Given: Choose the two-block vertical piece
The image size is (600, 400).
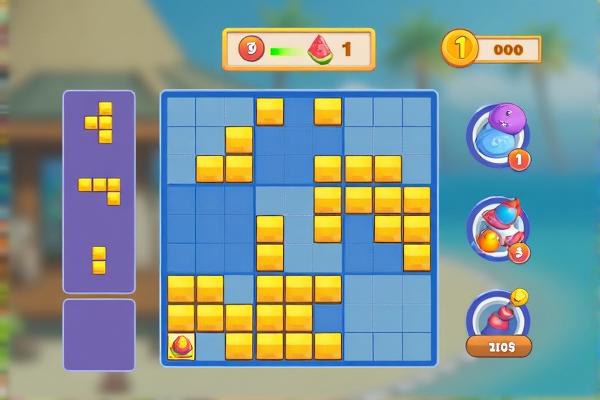Looking at the screenshot, I should point(99,259).
